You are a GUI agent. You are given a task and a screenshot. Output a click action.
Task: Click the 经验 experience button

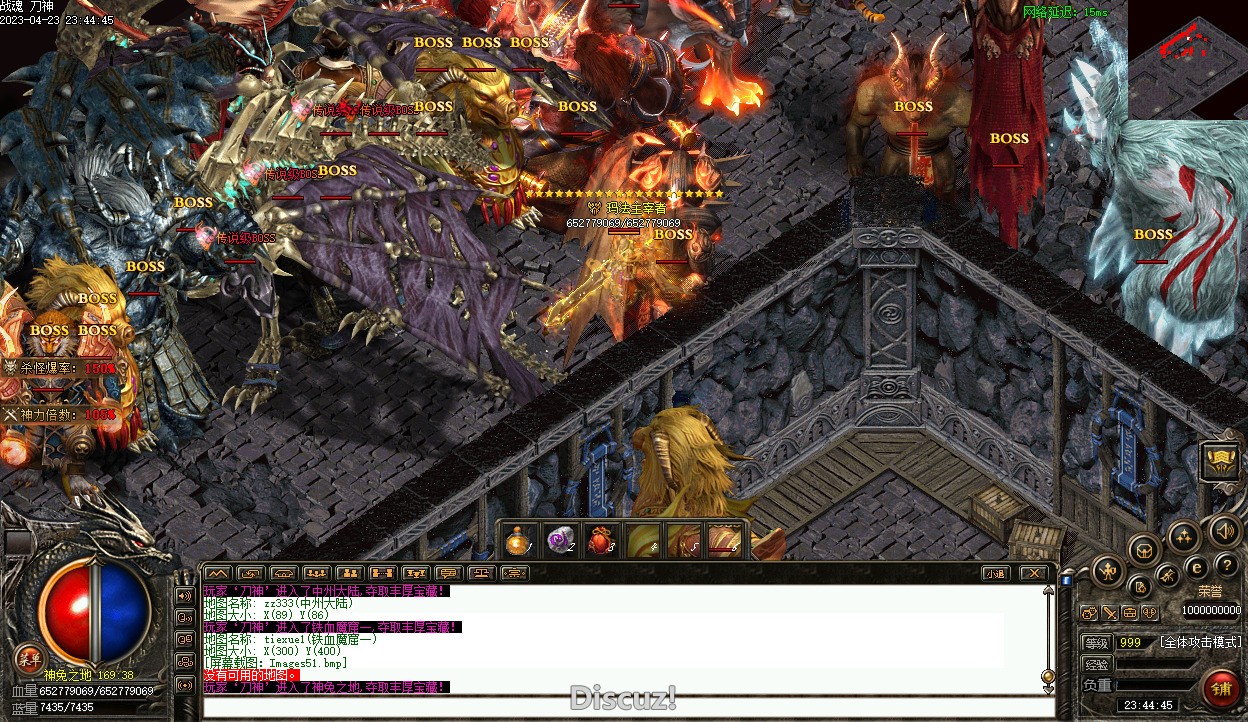pyautogui.click(x=1096, y=664)
